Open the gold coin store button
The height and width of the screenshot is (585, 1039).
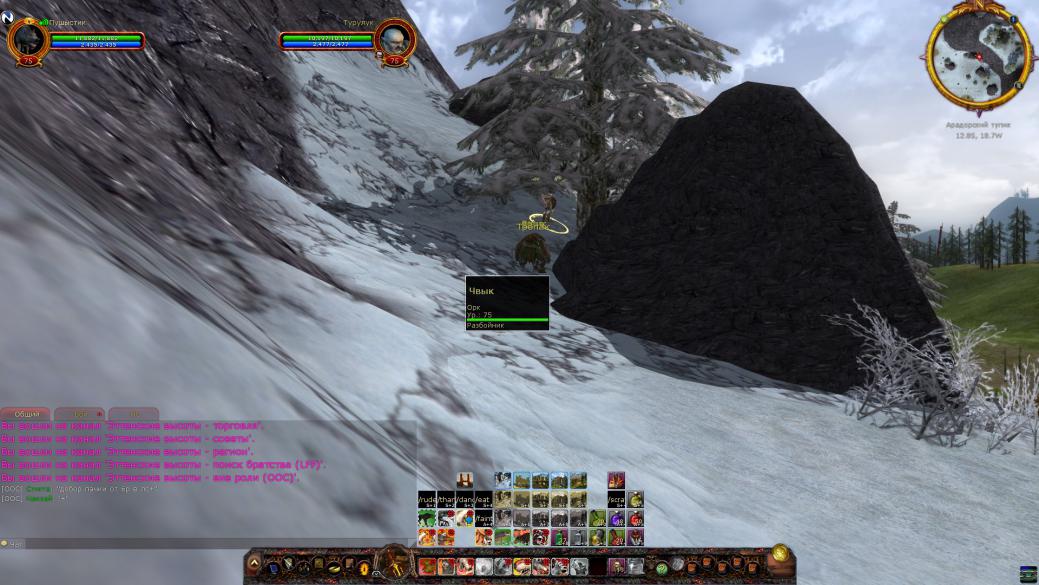[x=780, y=553]
